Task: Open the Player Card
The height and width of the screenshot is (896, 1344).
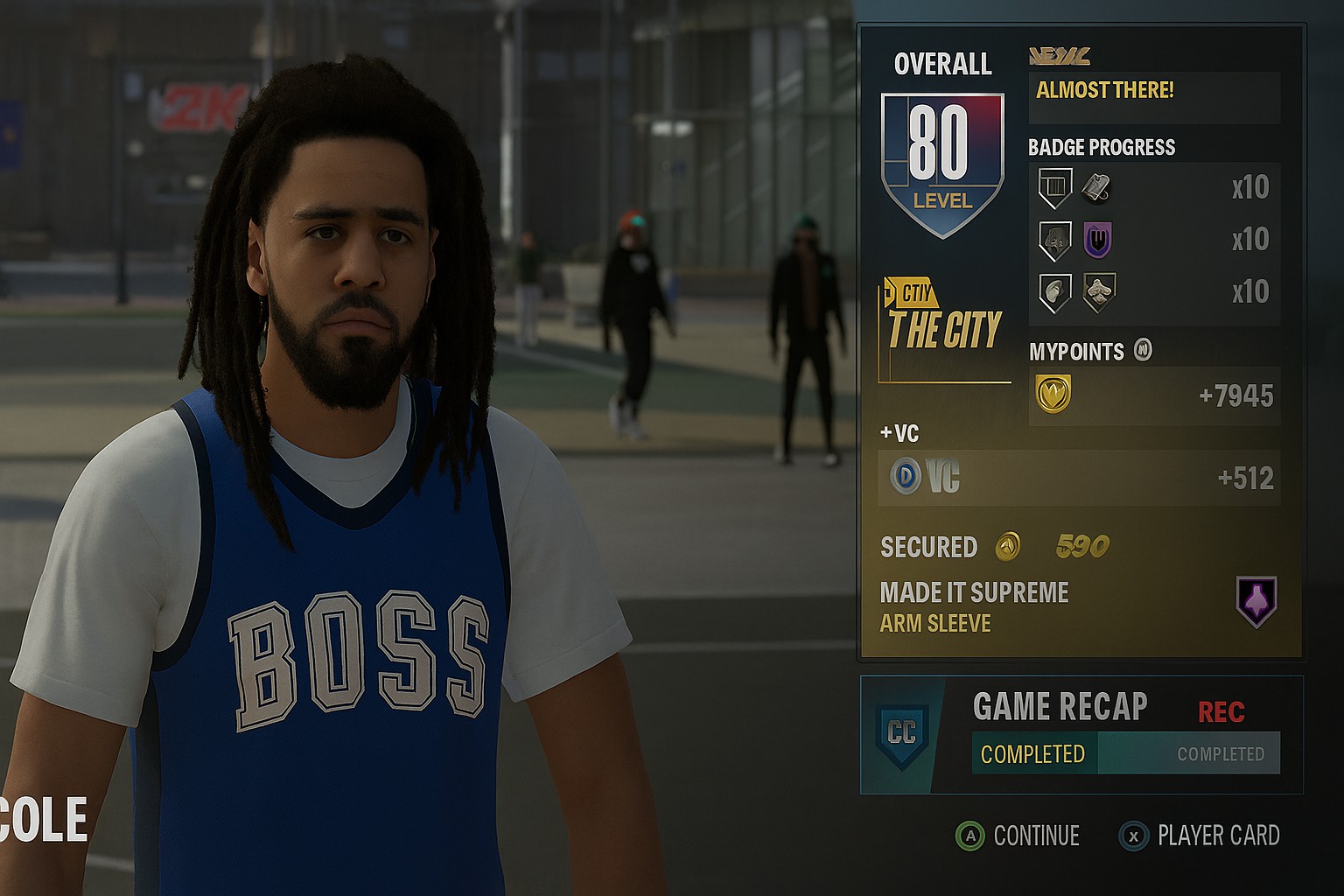Action: coord(1200,836)
